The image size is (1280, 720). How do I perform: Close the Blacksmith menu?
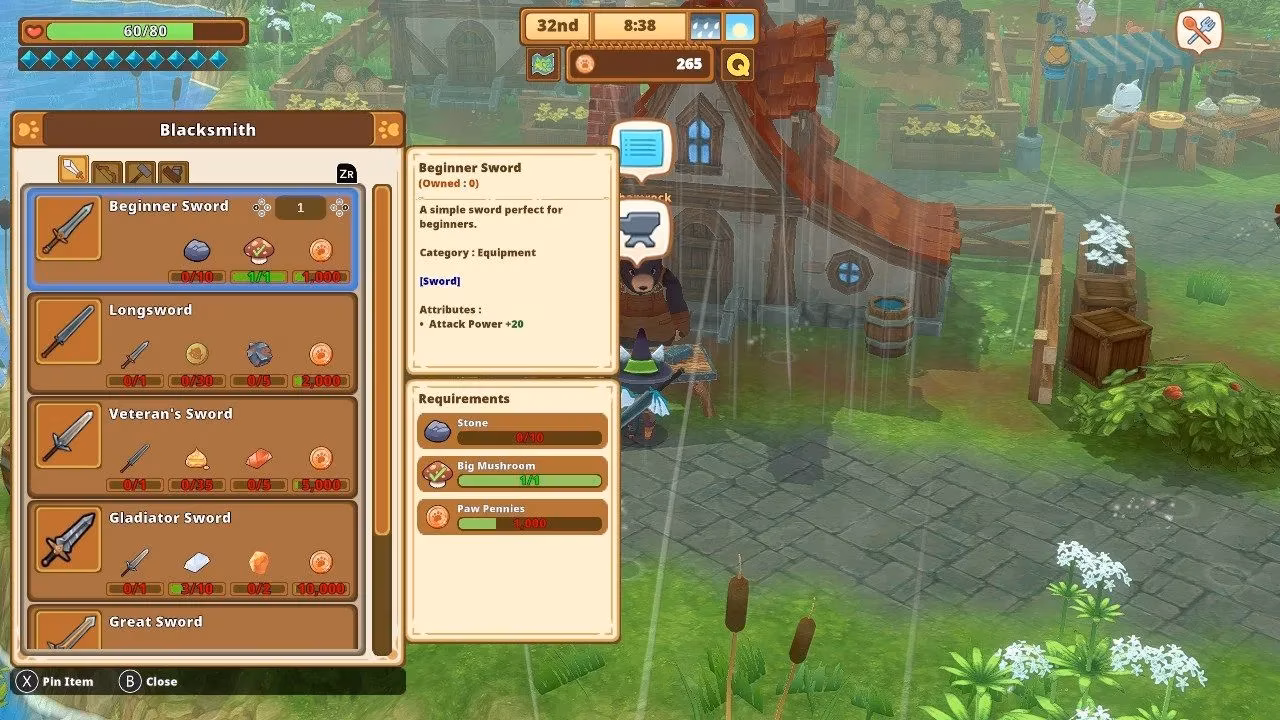(148, 682)
